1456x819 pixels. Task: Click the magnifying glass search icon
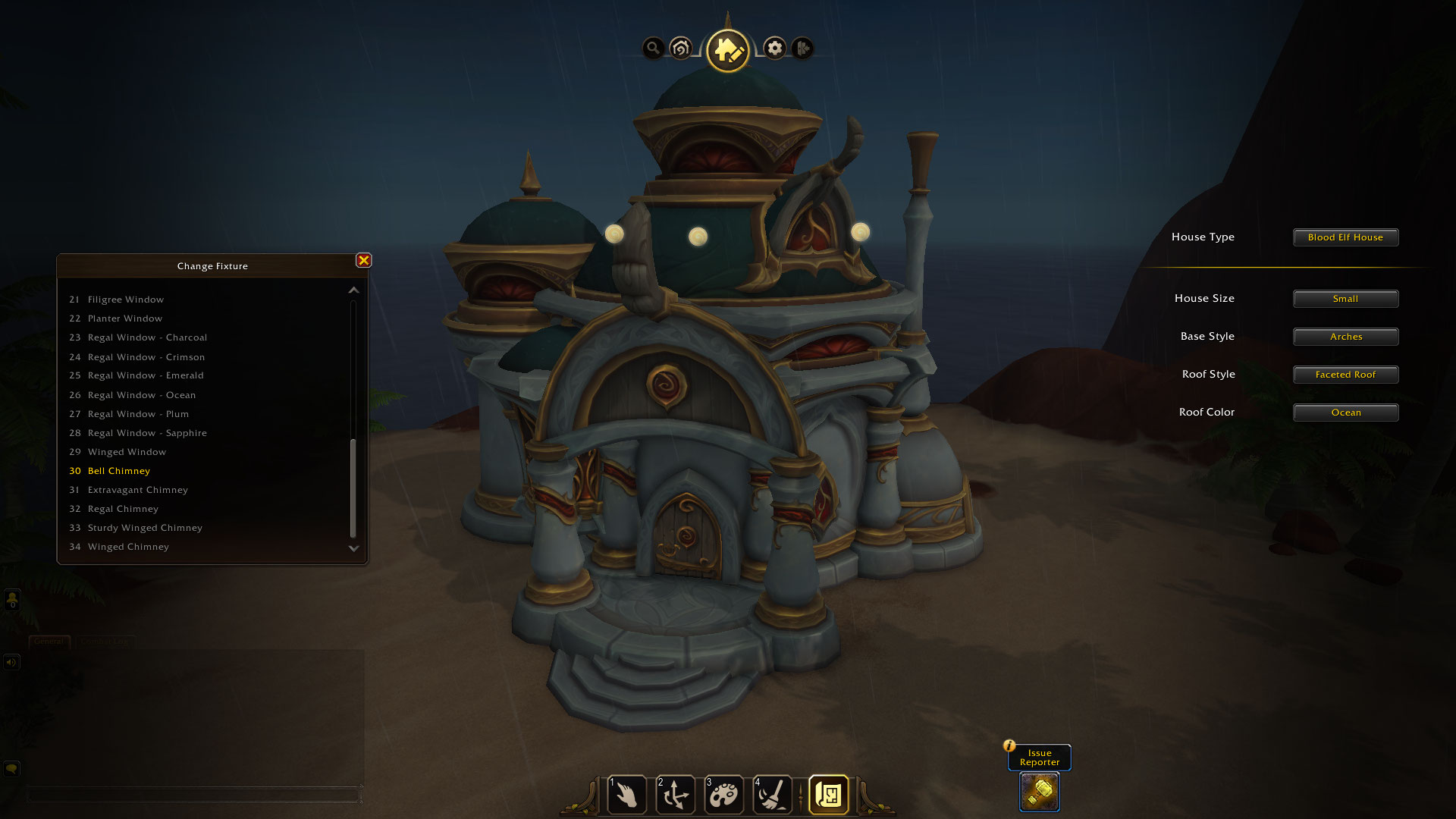point(653,49)
